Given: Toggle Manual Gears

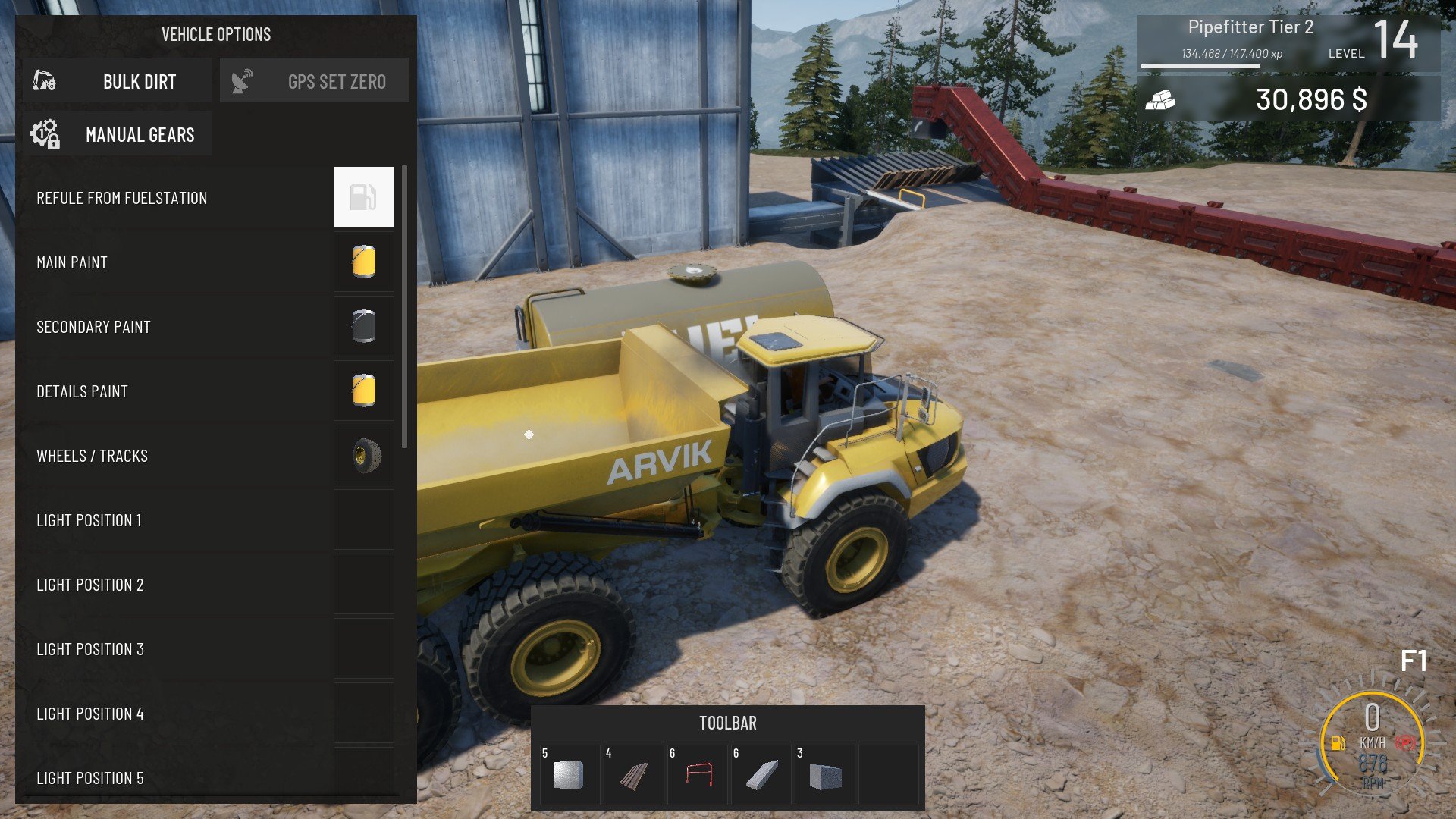Looking at the screenshot, I should [x=118, y=134].
